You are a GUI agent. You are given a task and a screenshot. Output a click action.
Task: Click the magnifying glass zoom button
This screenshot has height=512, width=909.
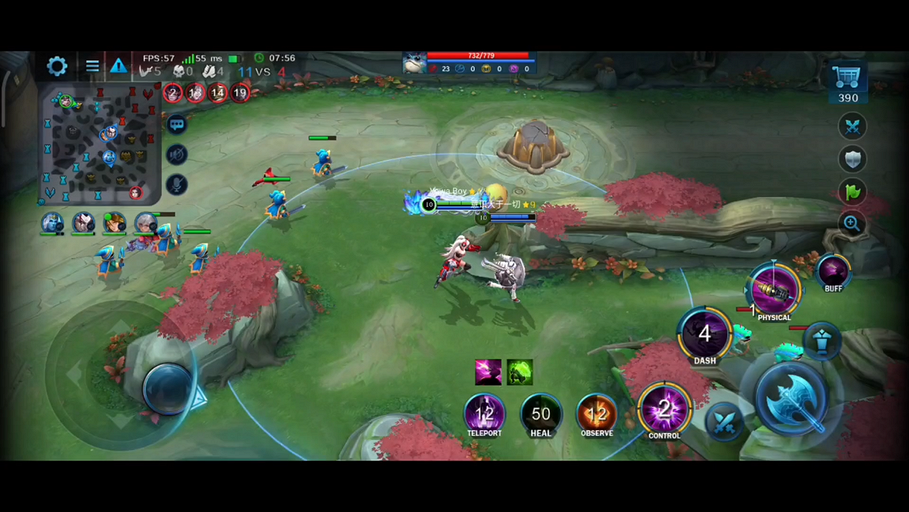pyautogui.click(x=852, y=224)
